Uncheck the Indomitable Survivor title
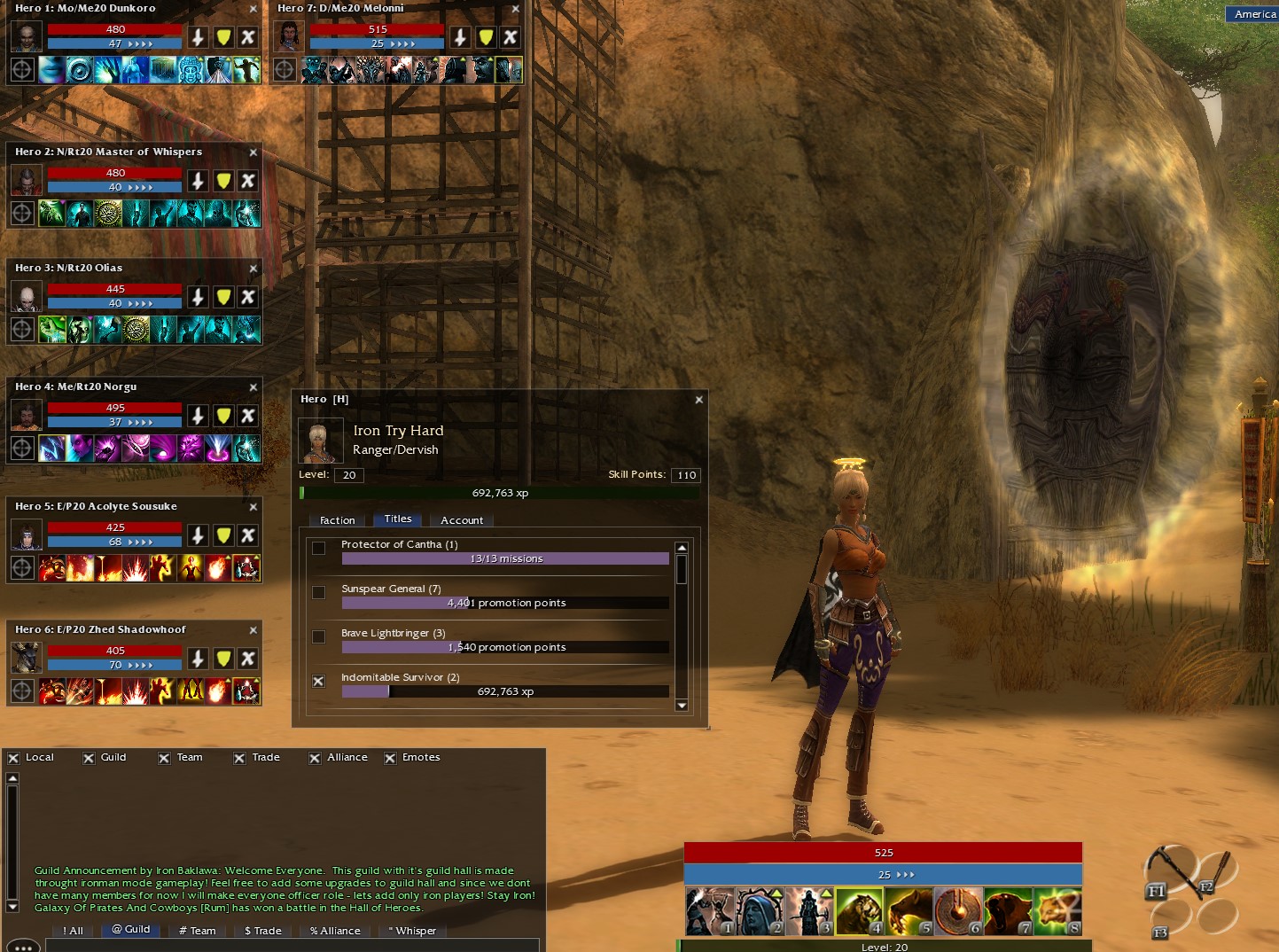Image resolution: width=1279 pixels, height=952 pixels. [319, 681]
